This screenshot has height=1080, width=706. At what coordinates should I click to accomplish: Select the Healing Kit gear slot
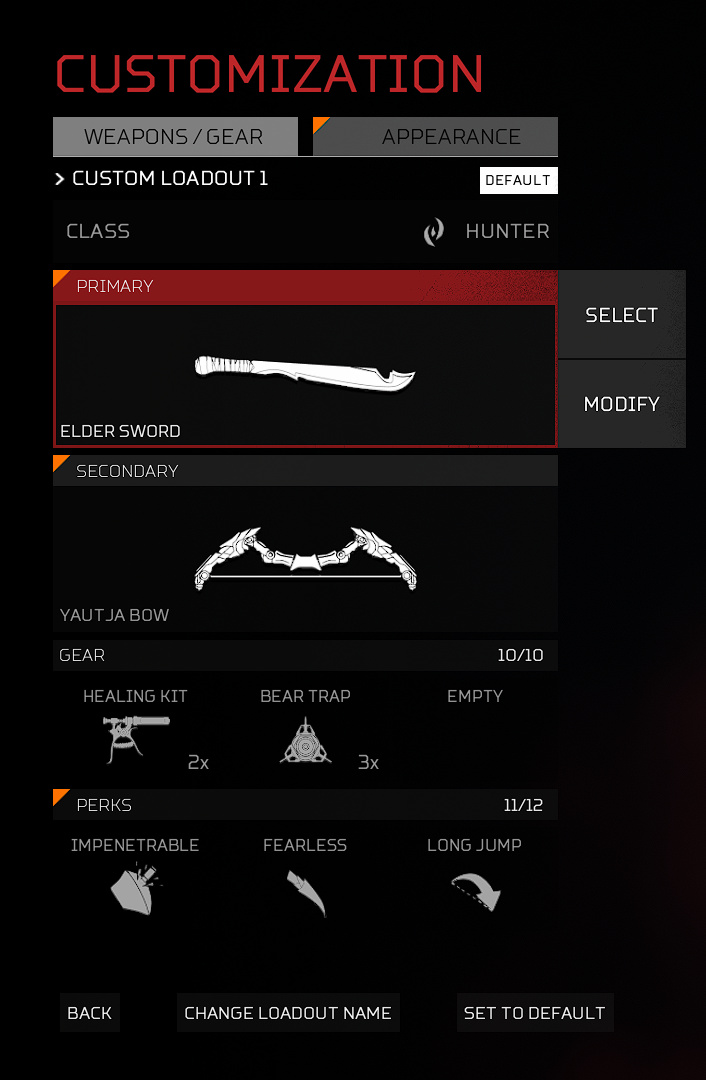point(135,732)
